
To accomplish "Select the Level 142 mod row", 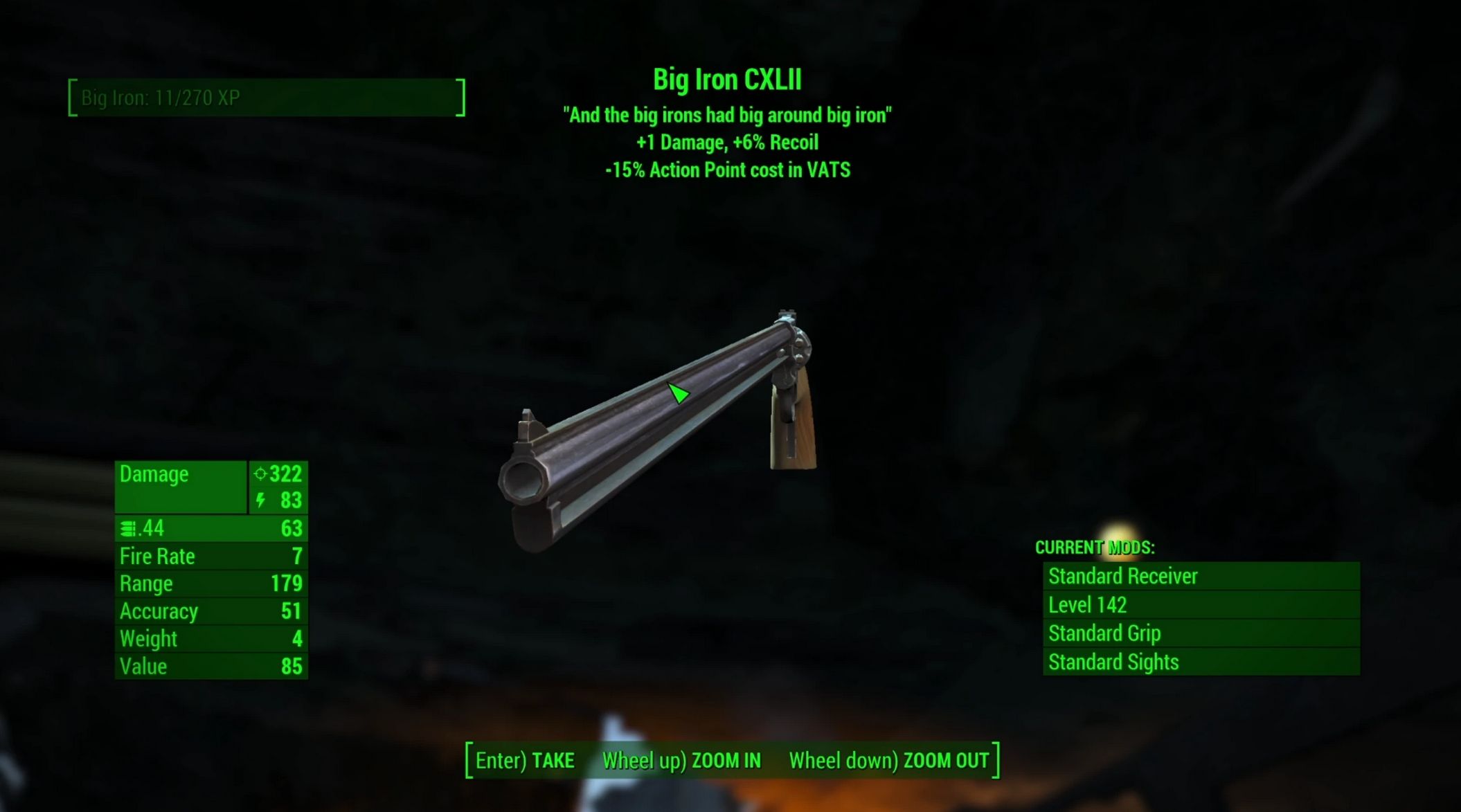I will coord(1201,605).
